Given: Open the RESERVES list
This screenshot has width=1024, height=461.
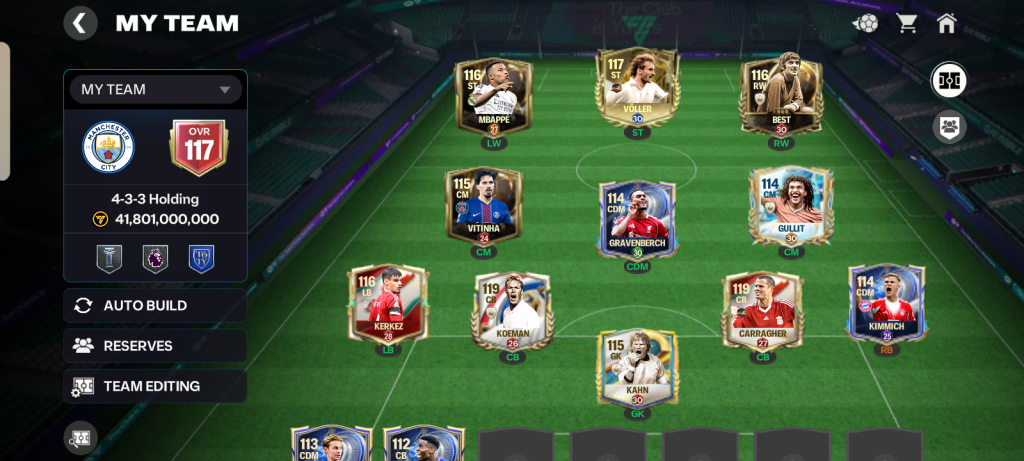Looking at the screenshot, I should coord(155,345).
